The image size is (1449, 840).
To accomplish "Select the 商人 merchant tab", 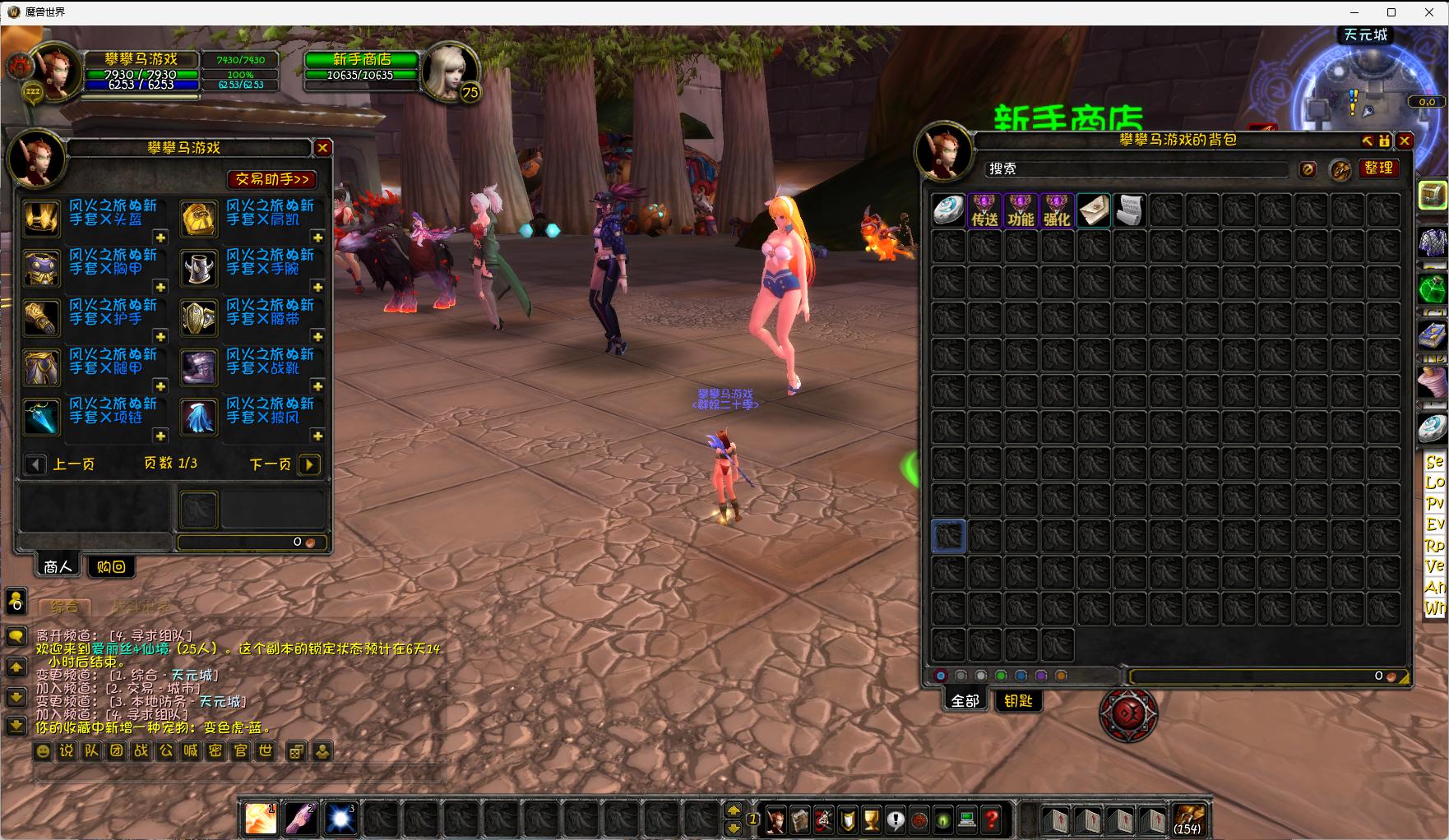I will [x=58, y=566].
